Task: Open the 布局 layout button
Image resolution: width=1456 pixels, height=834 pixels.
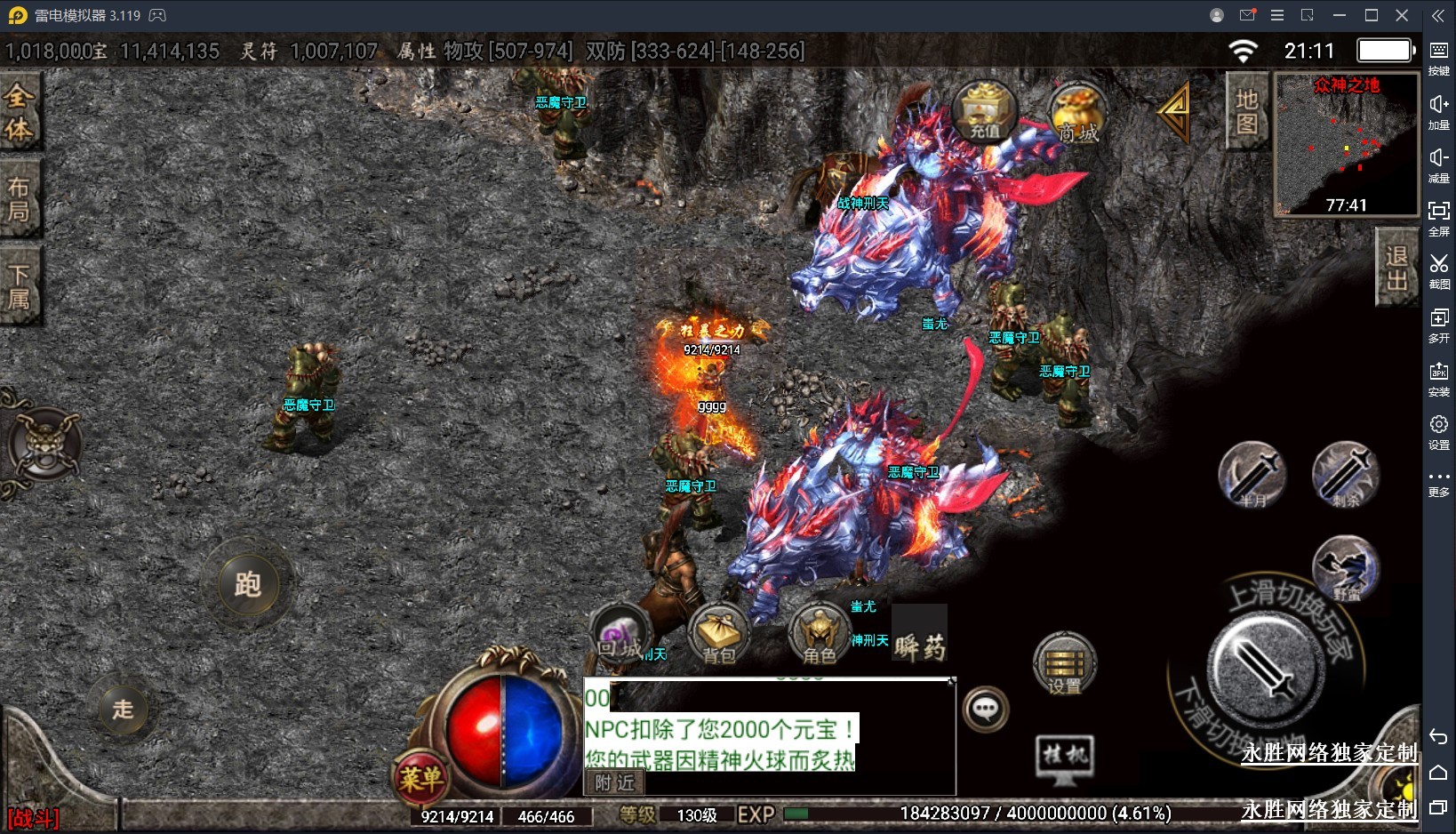Action: [x=19, y=199]
